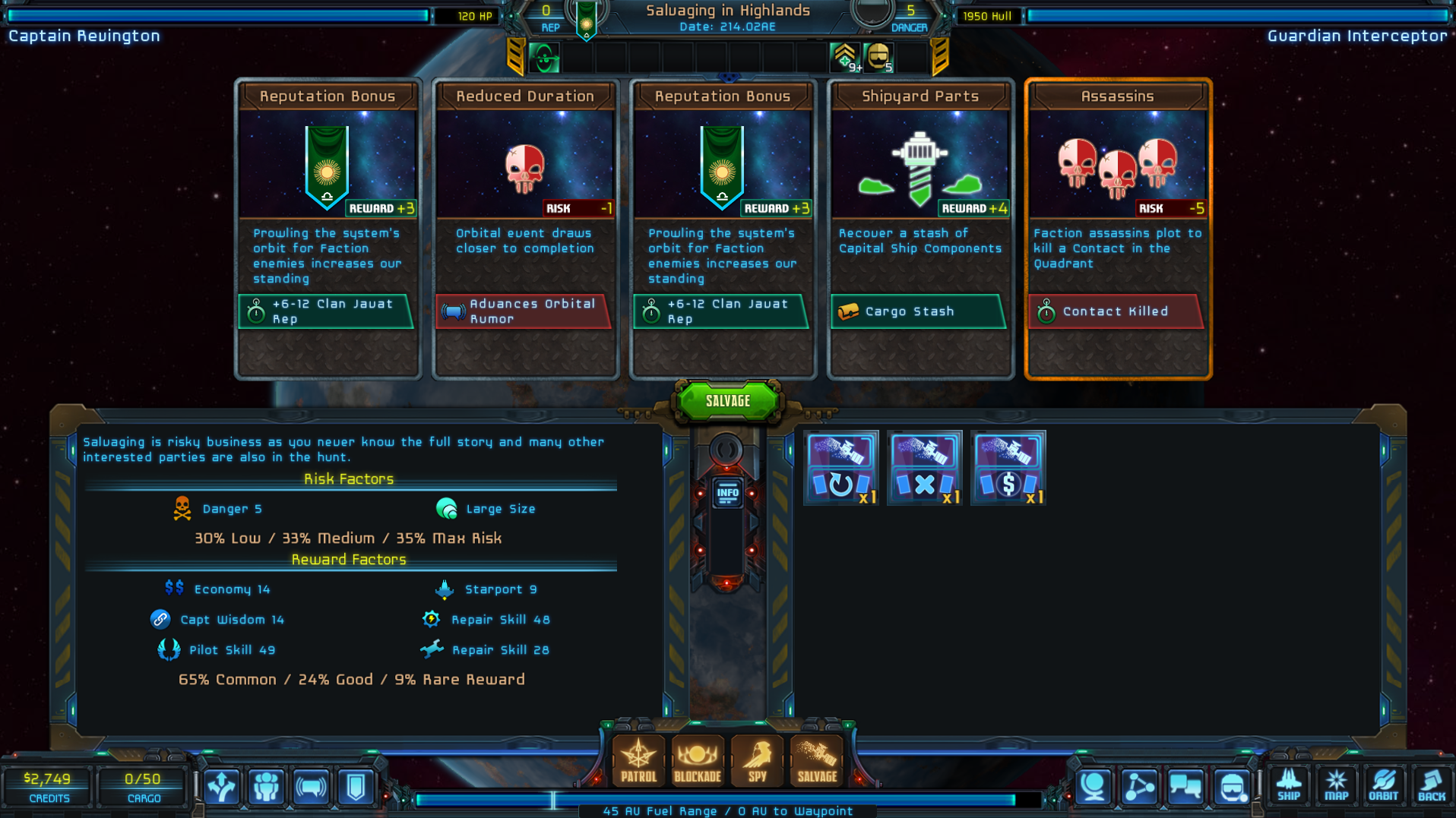Use the salvage talent with refresh arrow
The image size is (1456, 818).
pyautogui.click(x=840, y=467)
